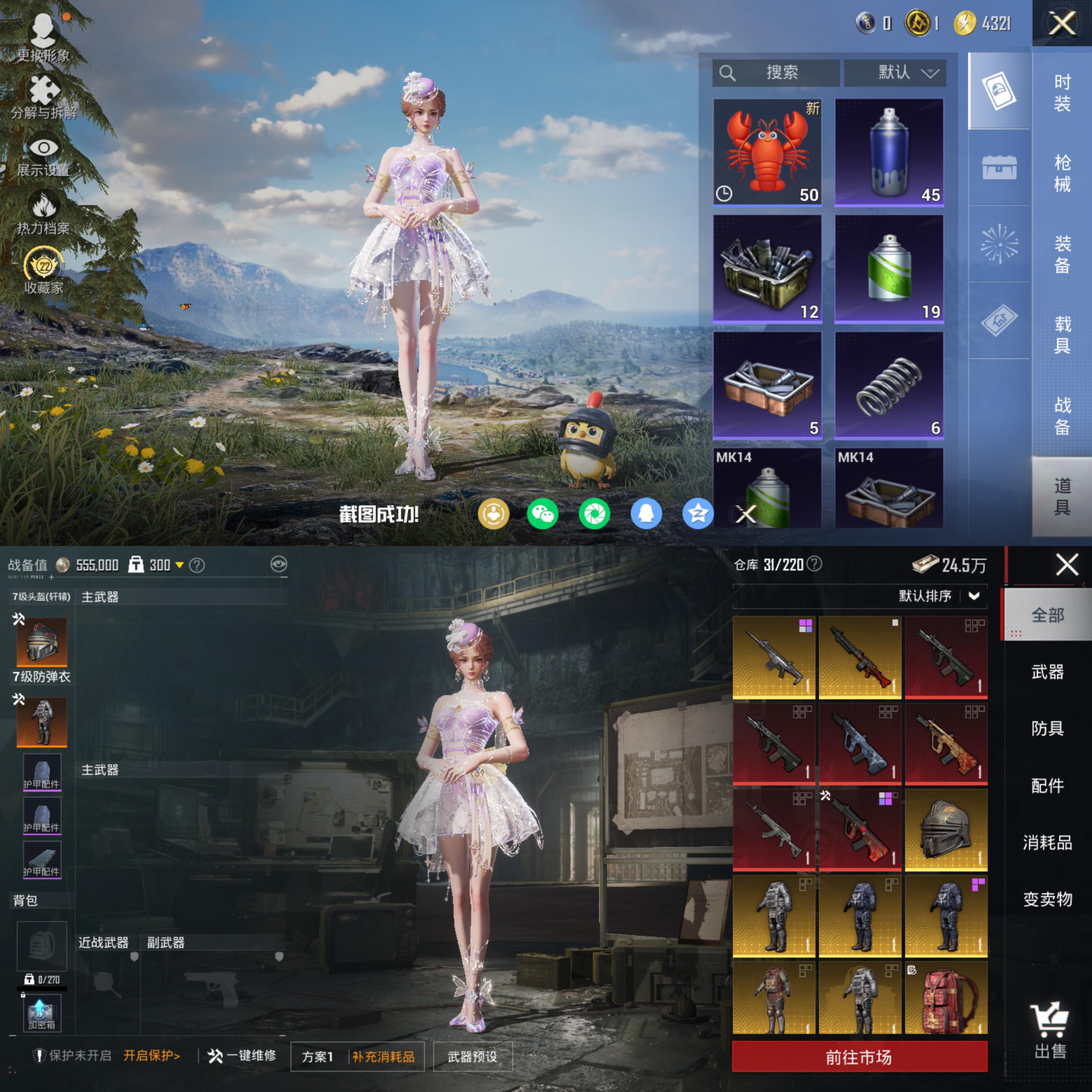
Task: Select the blue spray paint can
Action: [x=888, y=151]
